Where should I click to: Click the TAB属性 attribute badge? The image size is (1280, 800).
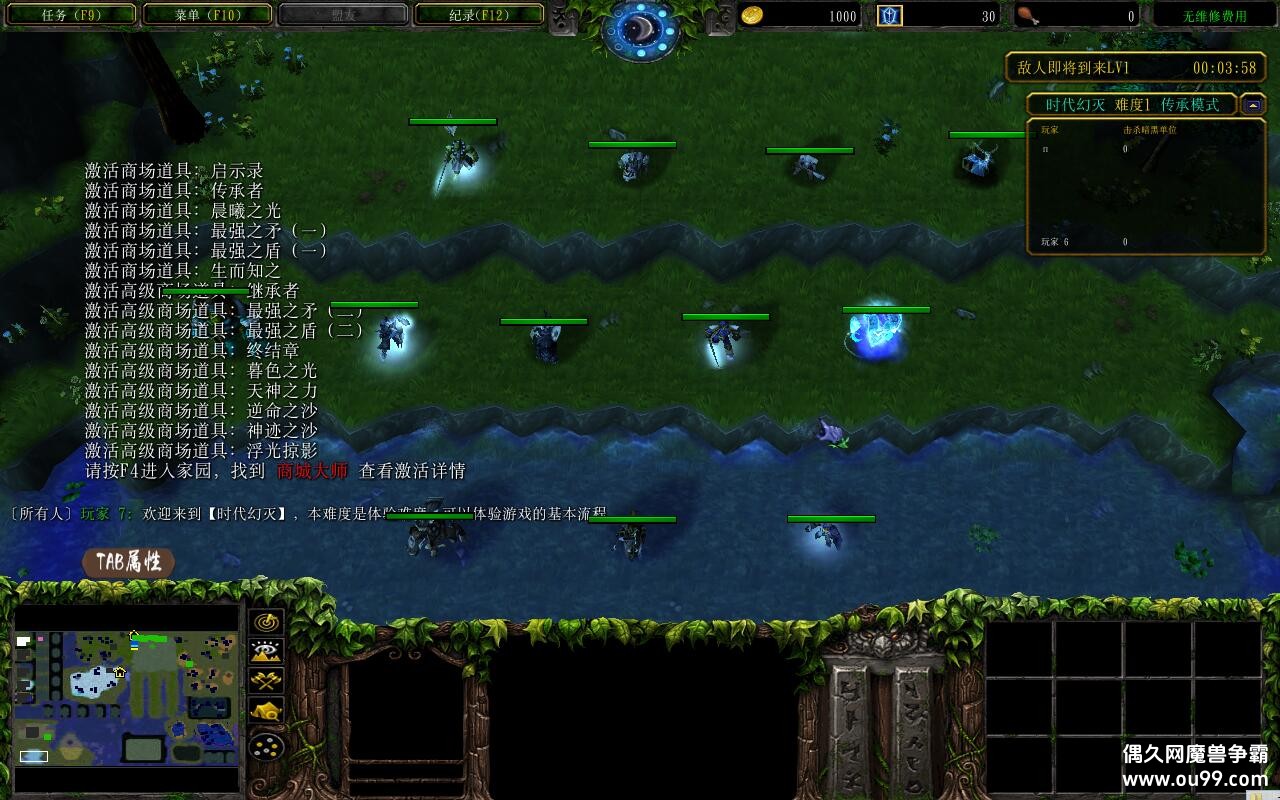pyautogui.click(x=130, y=563)
